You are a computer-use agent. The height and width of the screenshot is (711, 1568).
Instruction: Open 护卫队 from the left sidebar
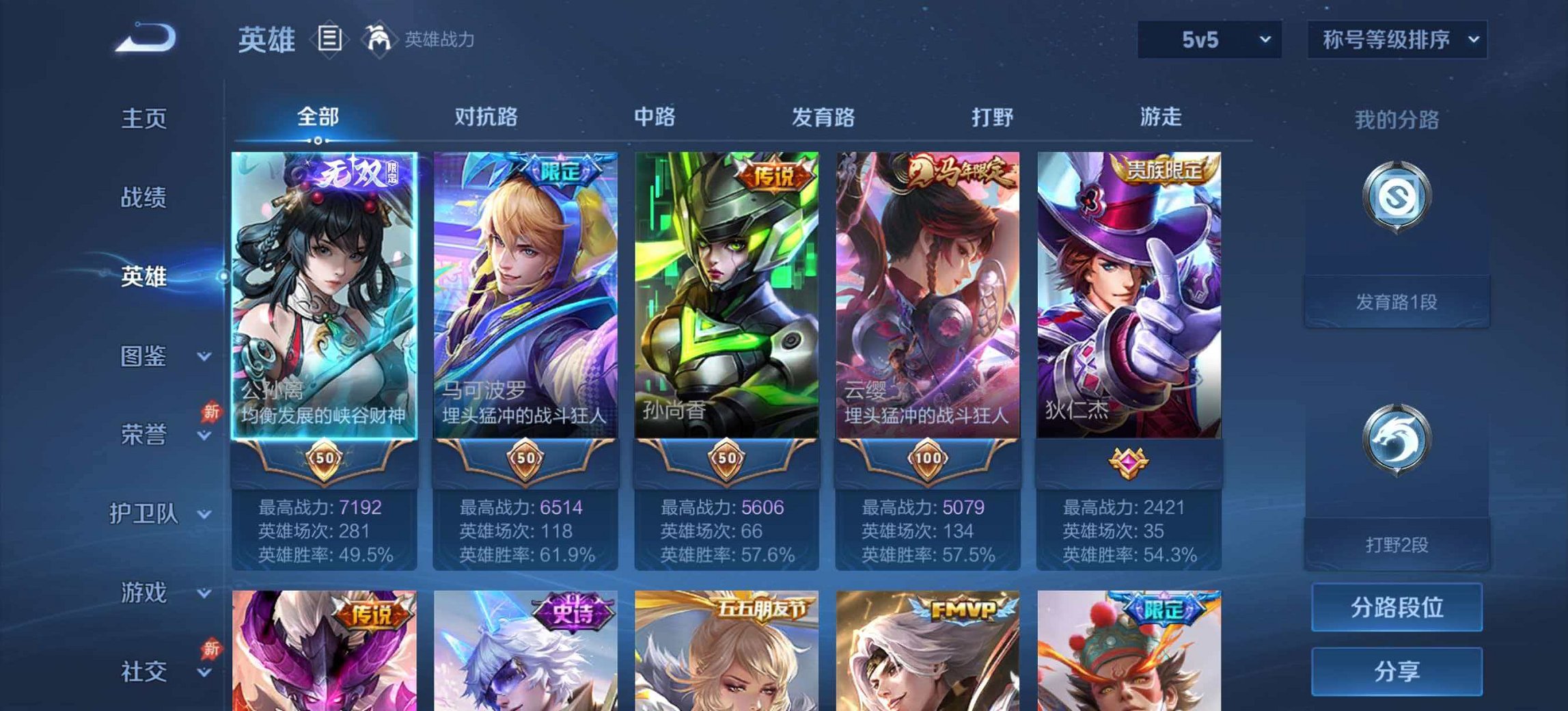146,514
